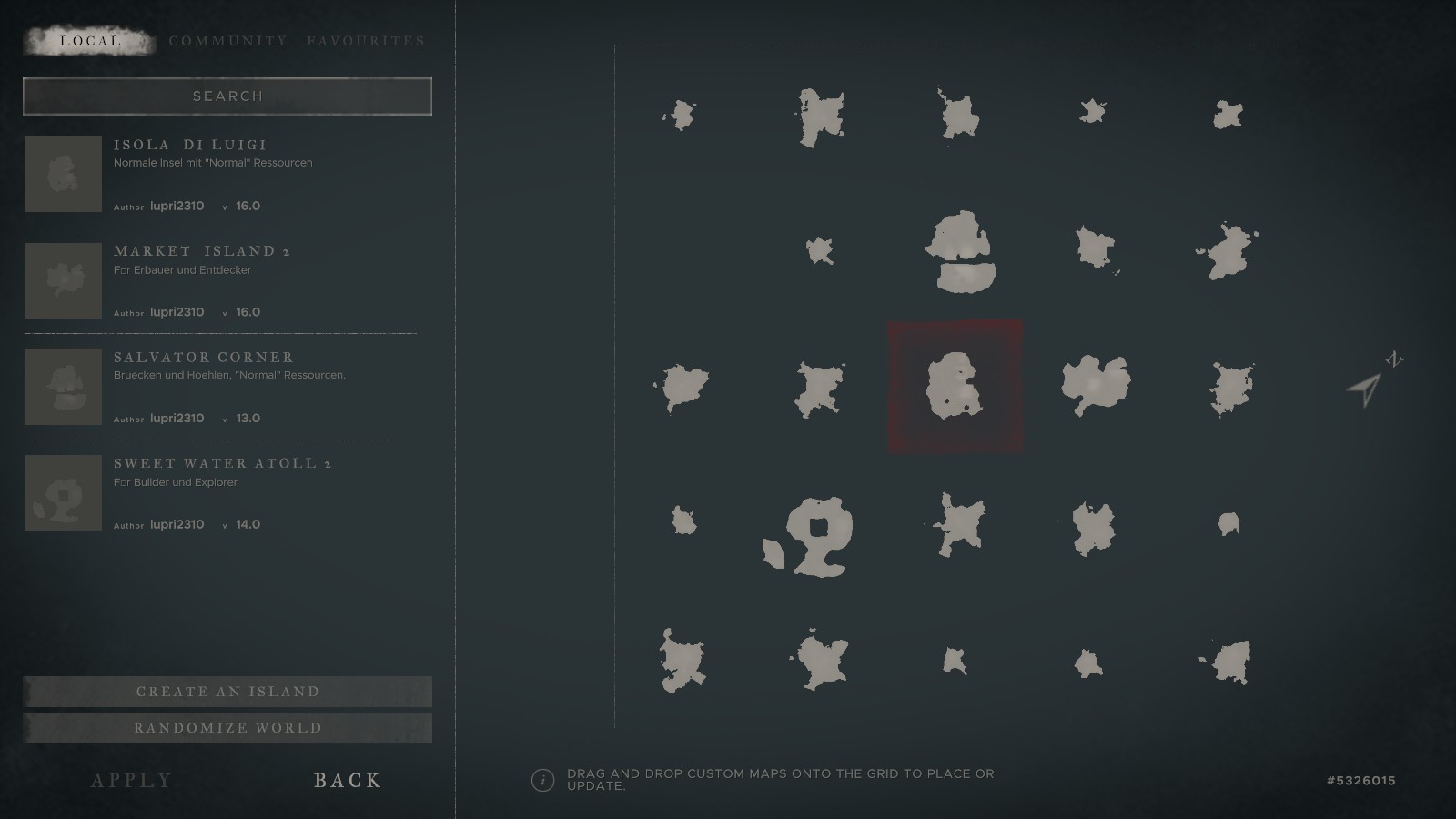The height and width of the screenshot is (819, 1456).
Task: Click the compass arrow icon
Action: (1365, 389)
